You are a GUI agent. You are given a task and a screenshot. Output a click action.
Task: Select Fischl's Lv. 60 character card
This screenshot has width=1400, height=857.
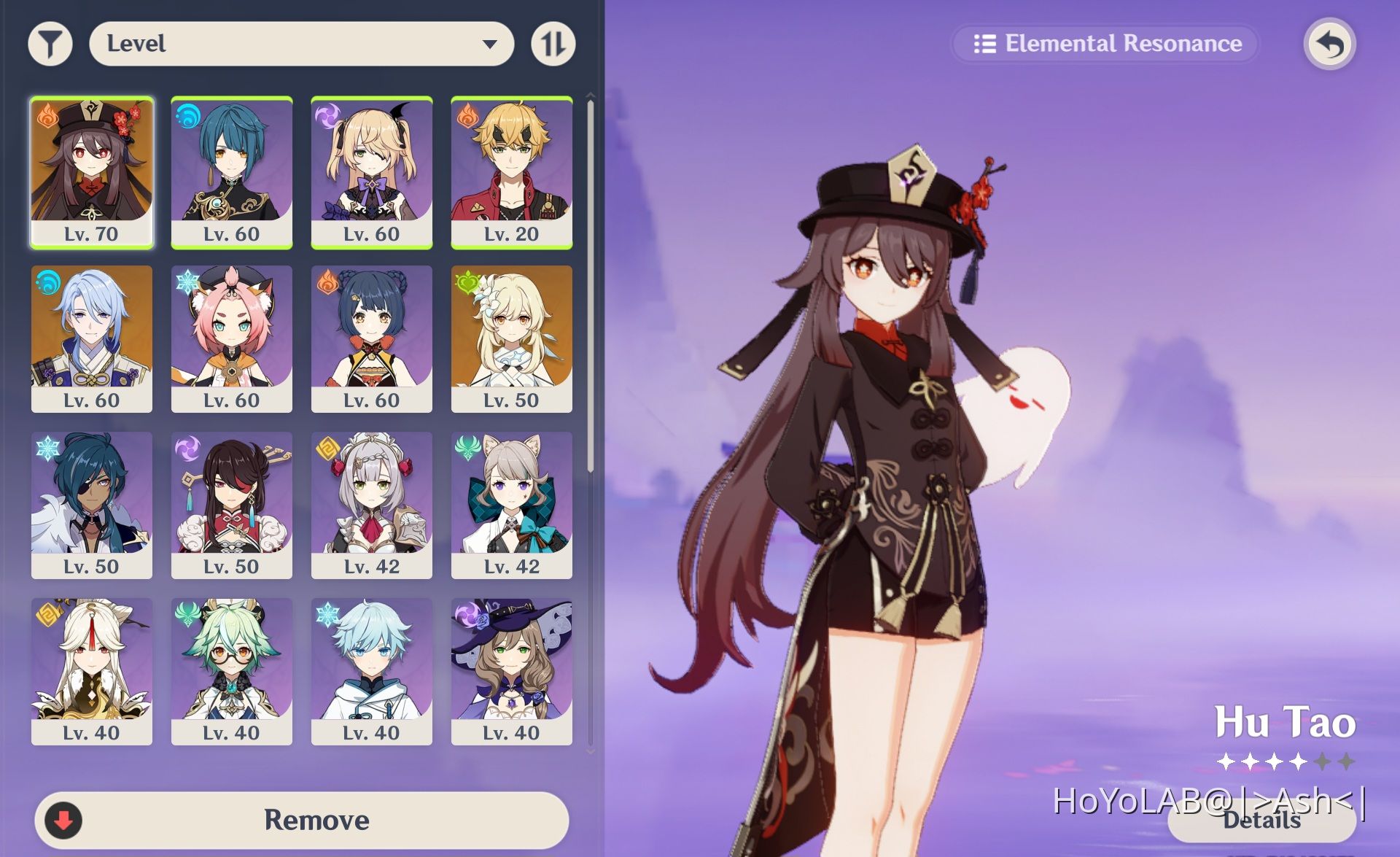click(372, 171)
